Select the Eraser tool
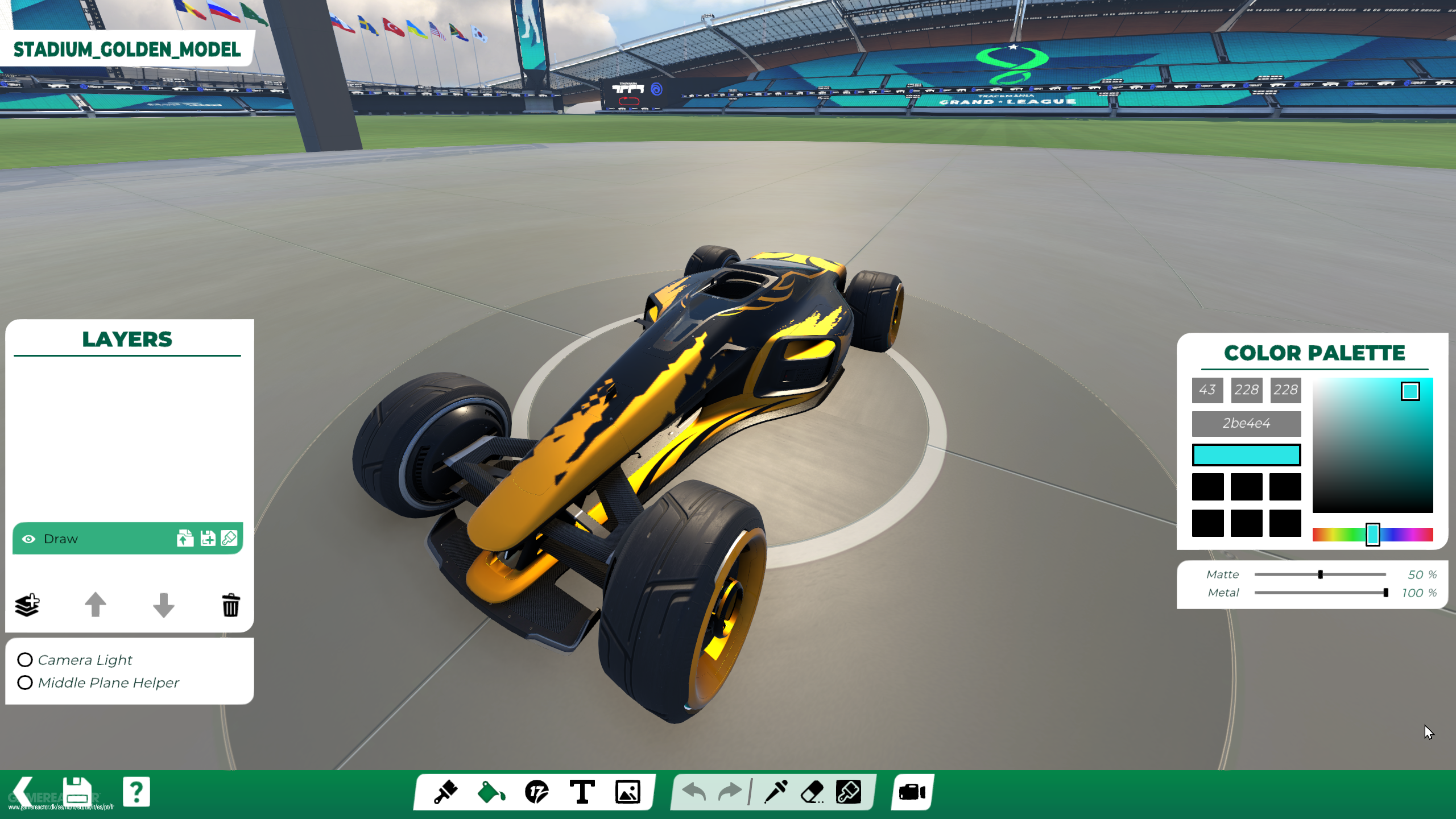1456x819 pixels. (x=811, y=791)
